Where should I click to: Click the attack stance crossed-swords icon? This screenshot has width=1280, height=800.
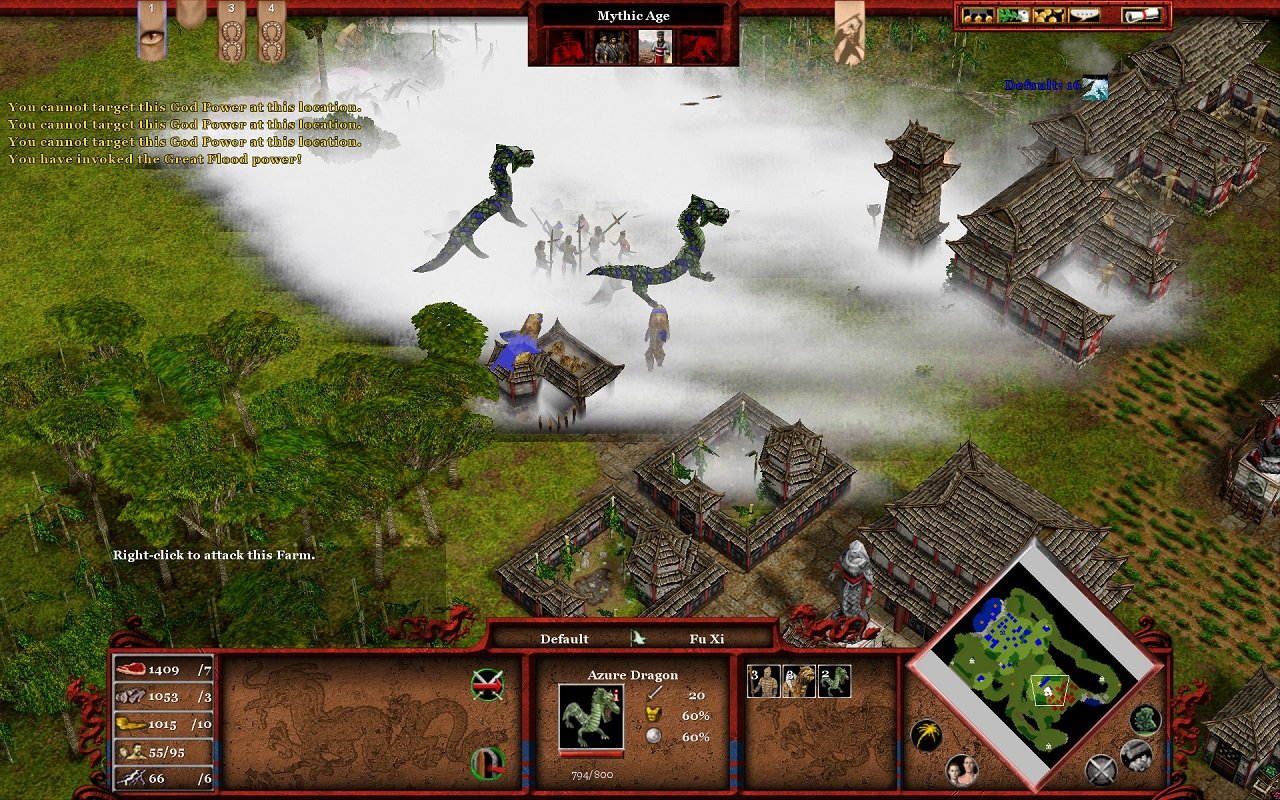pyautogui.click(x=487, y=682)
